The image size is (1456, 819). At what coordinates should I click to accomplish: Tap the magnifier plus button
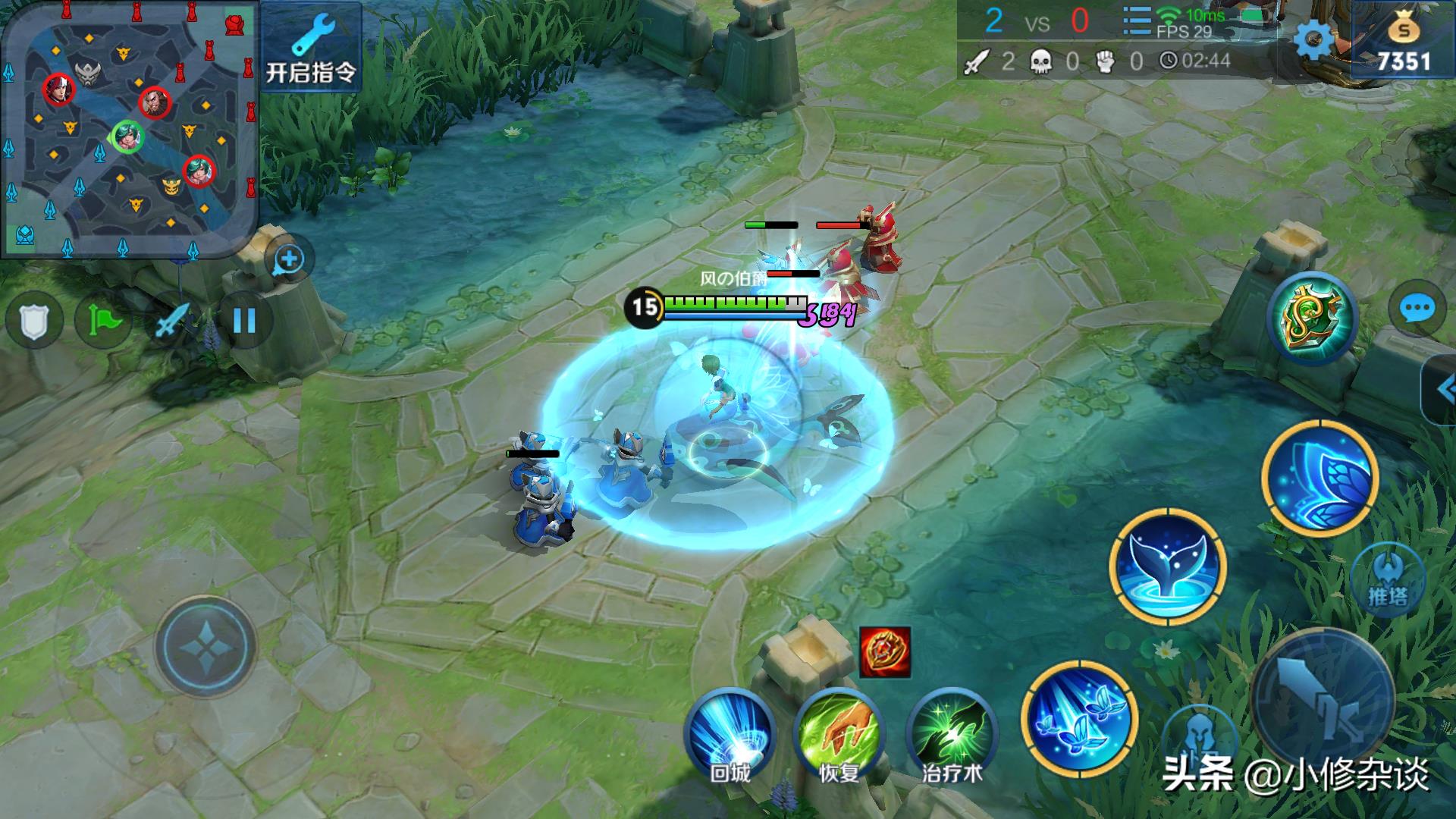pyautogui.click(x=289, y=260)
